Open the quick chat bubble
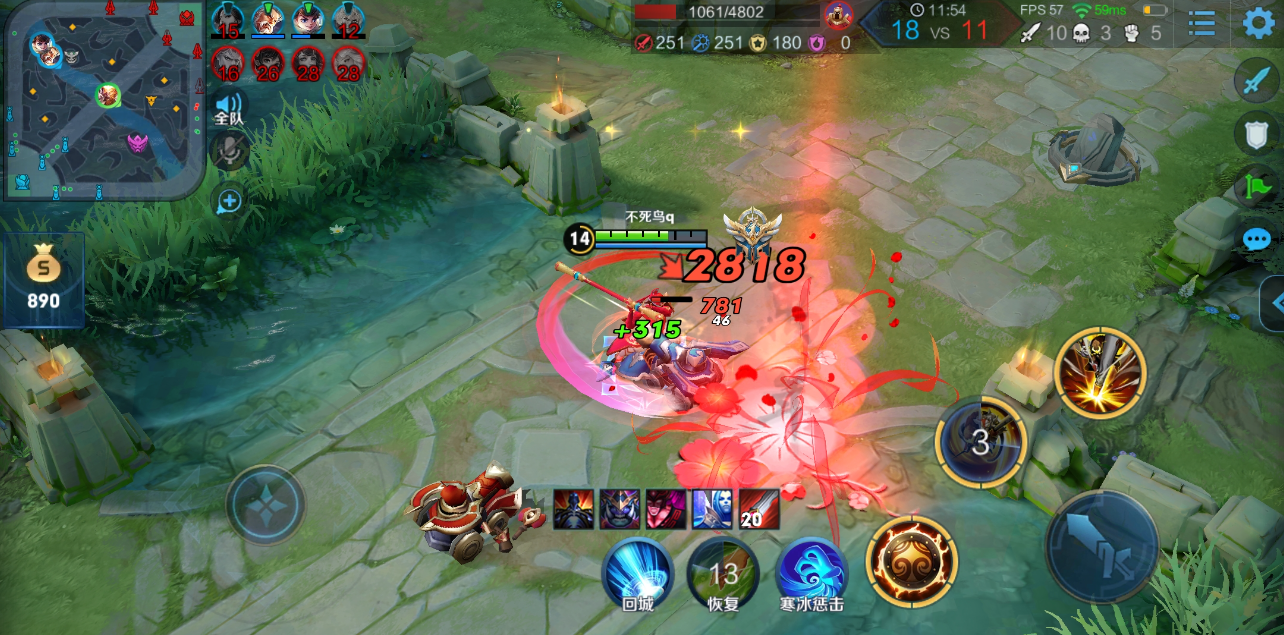Image resolution: width=1284 pixels, height=635 pixels. (x=1257, y=240)
